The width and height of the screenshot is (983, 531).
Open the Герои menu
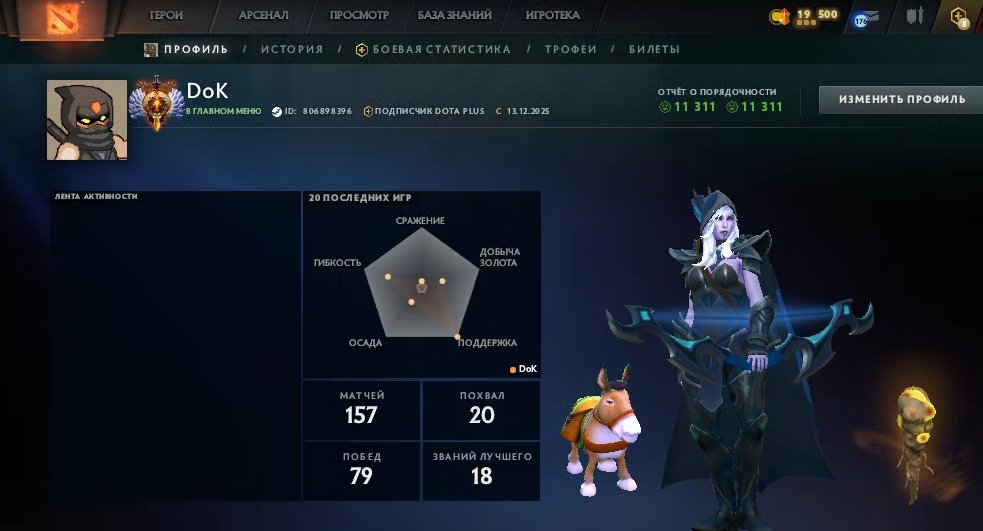(x=166, y=16)
